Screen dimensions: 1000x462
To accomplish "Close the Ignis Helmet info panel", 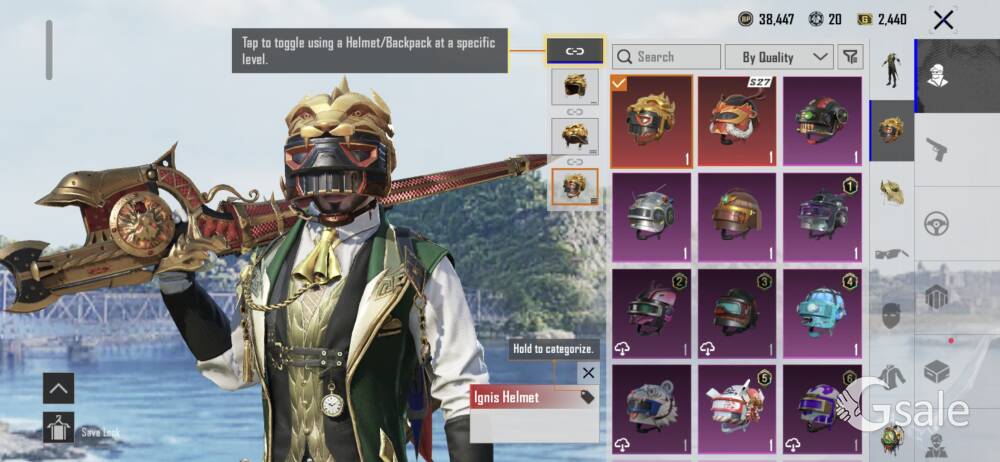I will pos(588,373).
